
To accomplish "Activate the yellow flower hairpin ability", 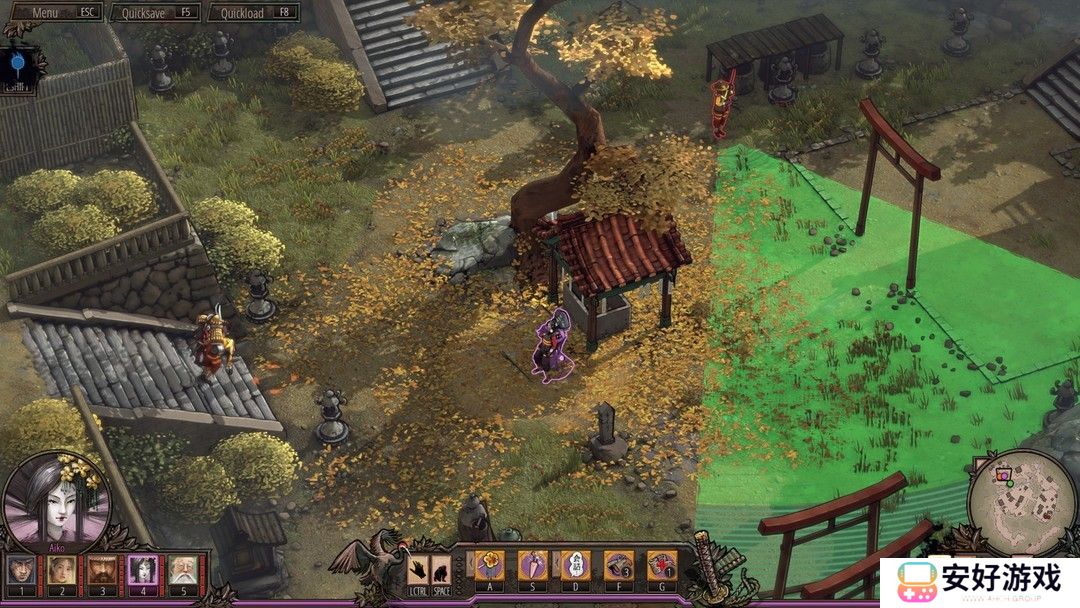I will pyautogui.click(x=489, y=565).
